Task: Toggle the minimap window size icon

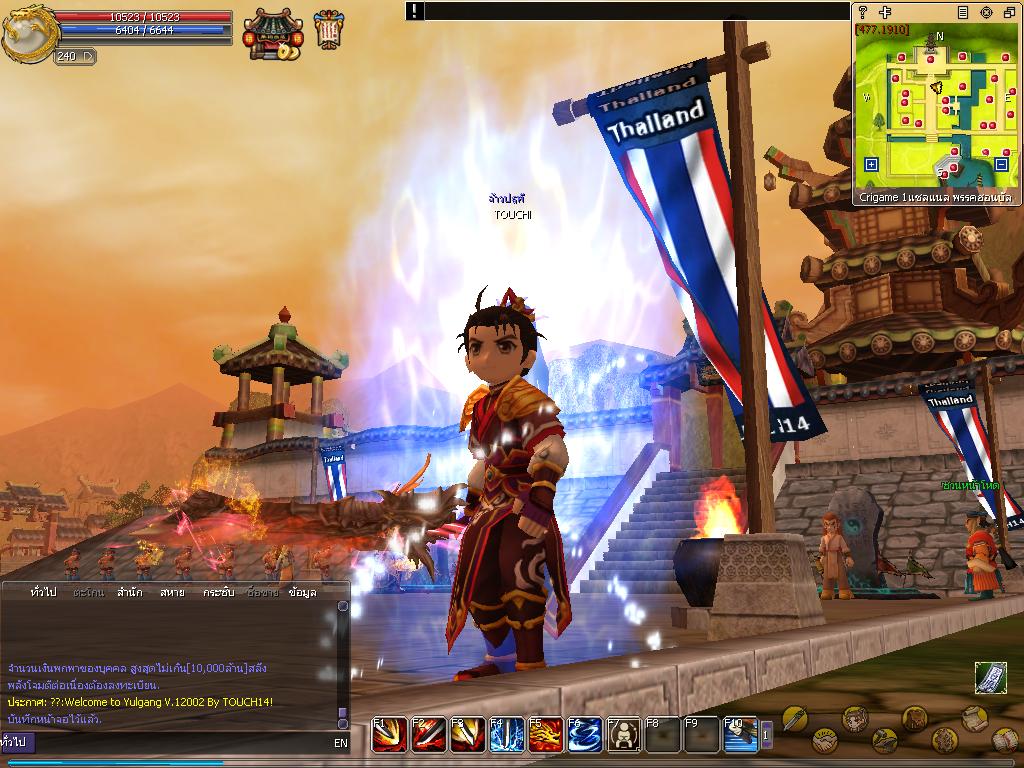Action: 1008,12
